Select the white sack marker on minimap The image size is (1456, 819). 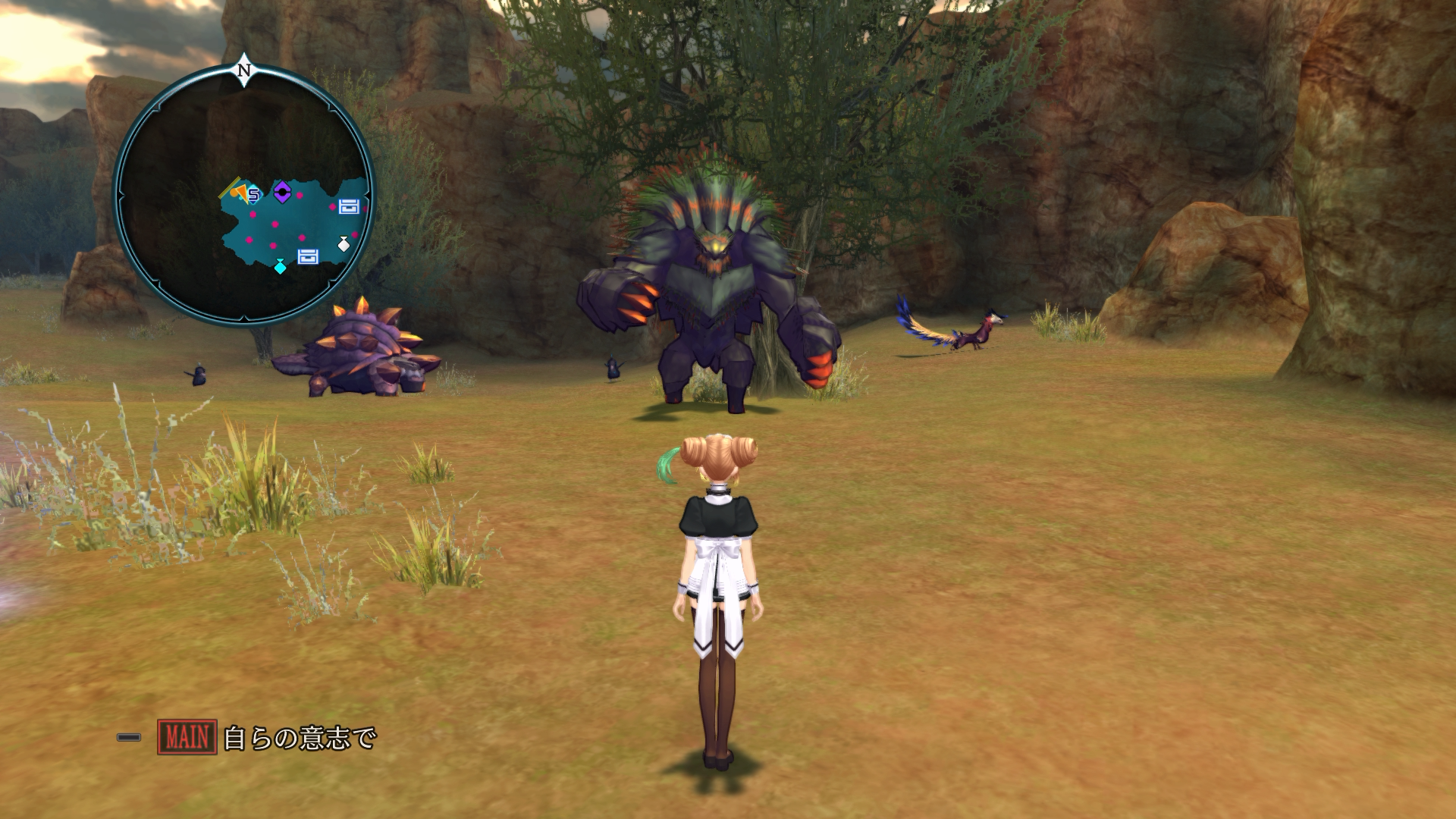pos(344,244)
